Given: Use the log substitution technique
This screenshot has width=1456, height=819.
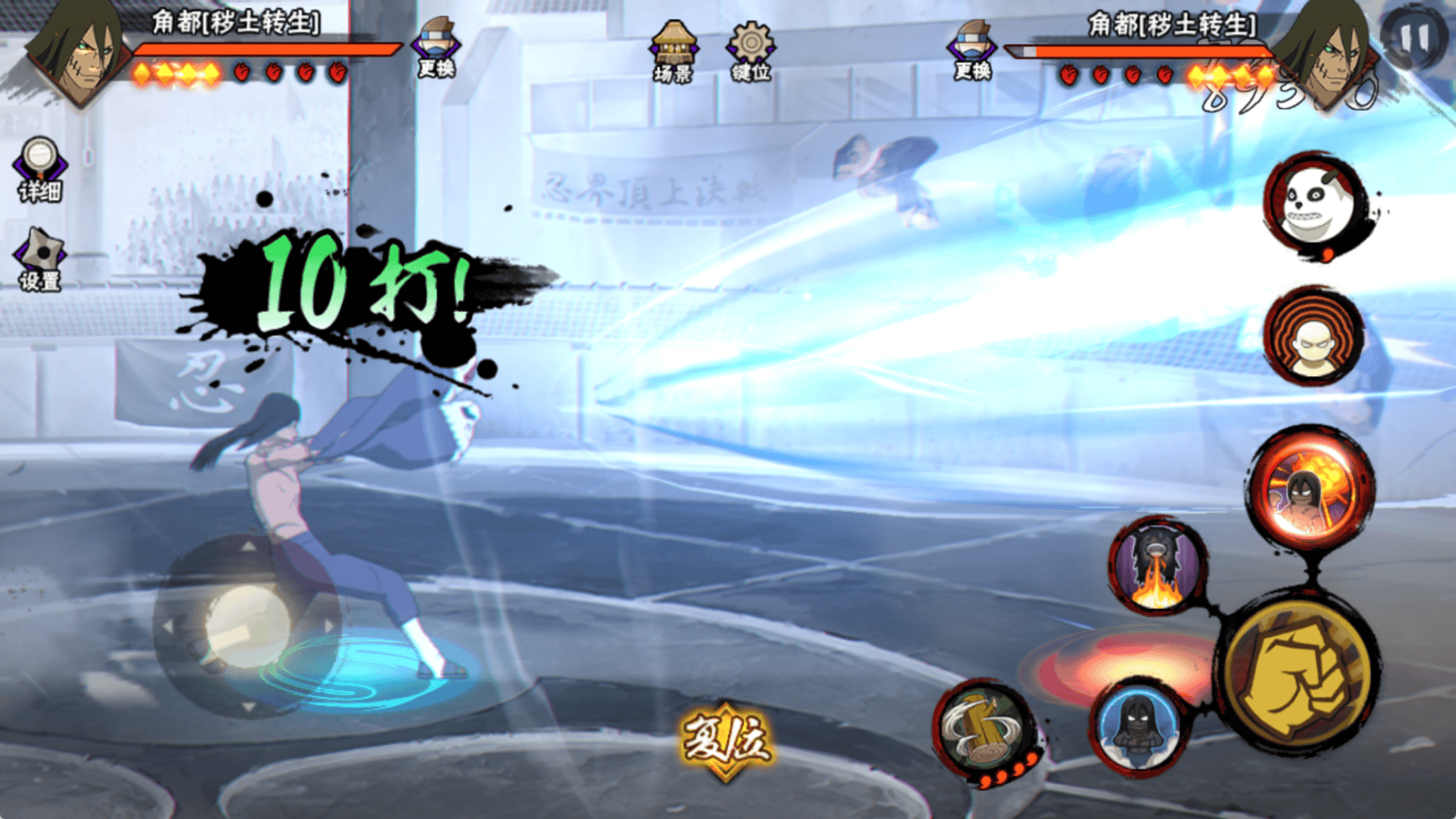Looking at the screenshot, I should tap(984, 729).
